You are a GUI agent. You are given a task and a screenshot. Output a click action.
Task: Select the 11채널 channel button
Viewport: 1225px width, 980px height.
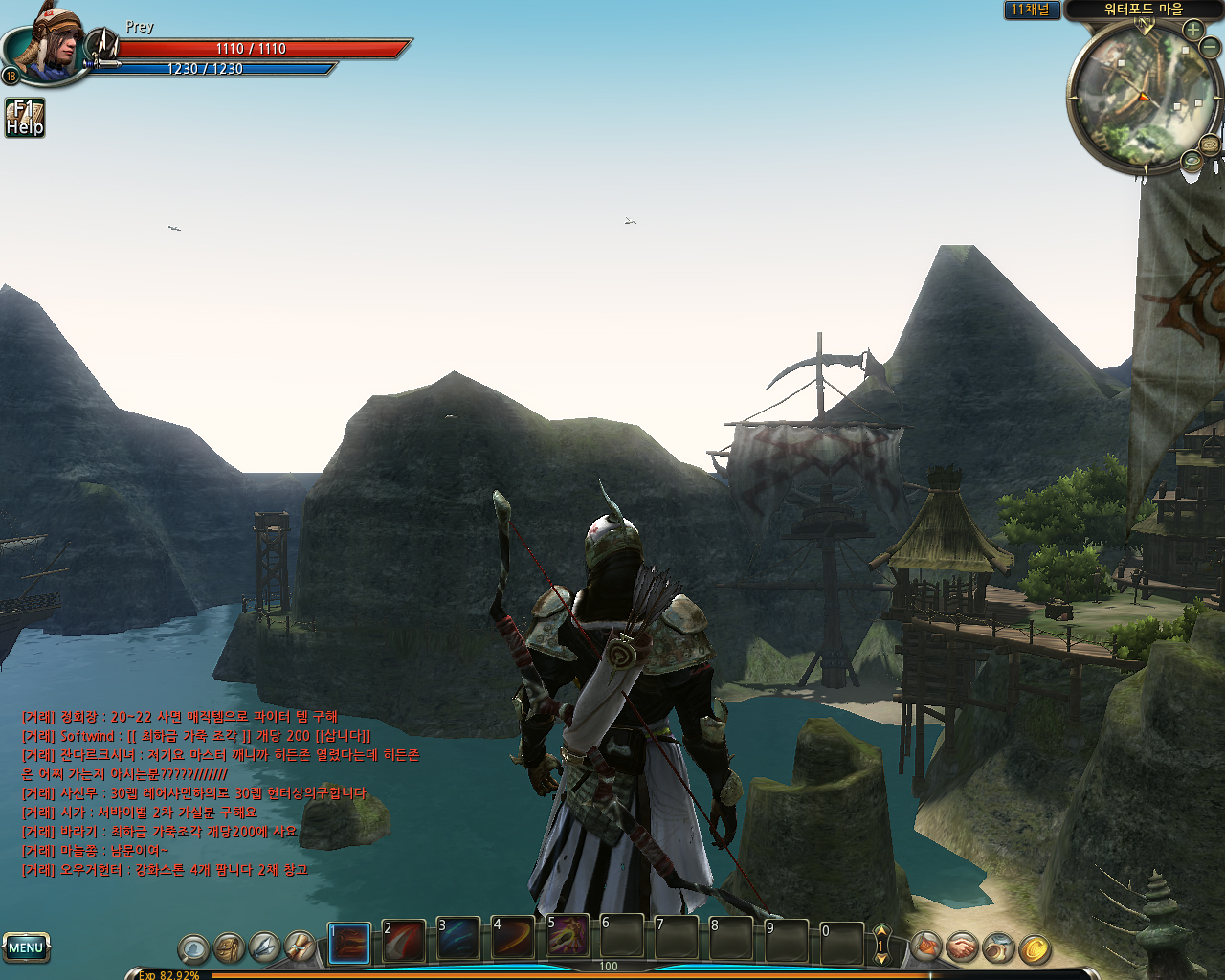pyautogui.click(x=1031, y=10)
